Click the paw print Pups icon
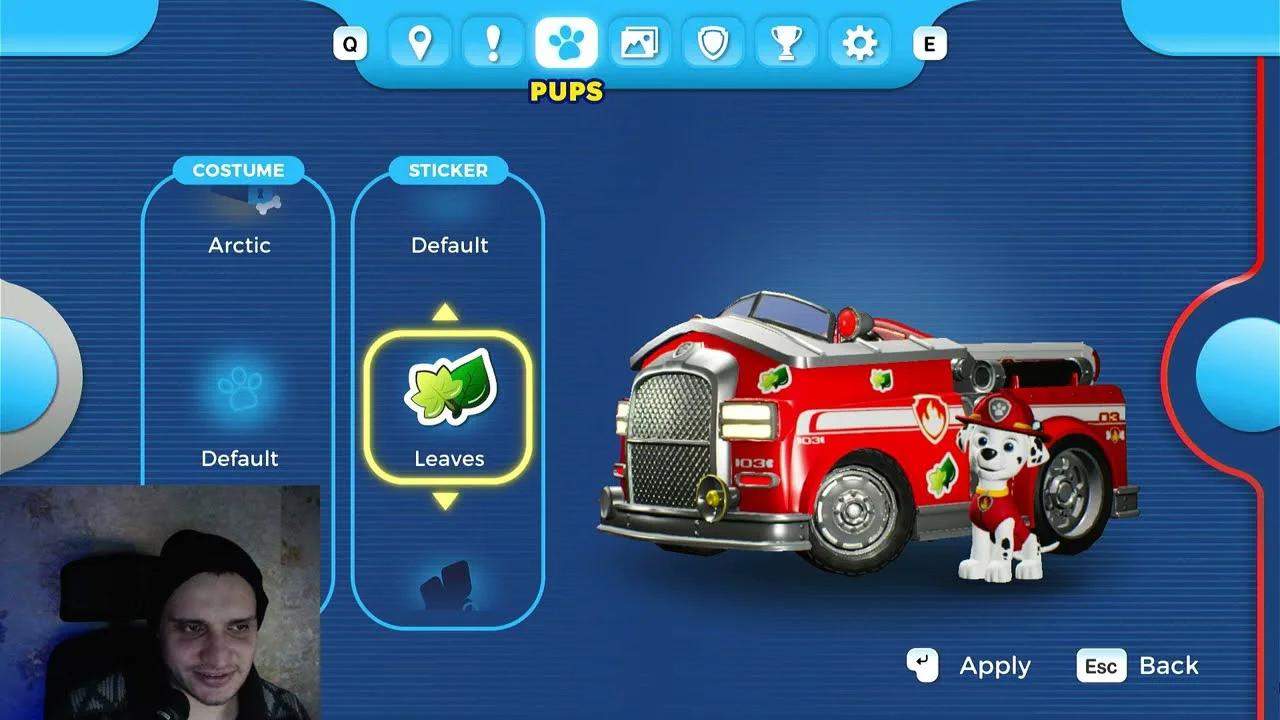The image size is (1280, 720). click(566, 43)
